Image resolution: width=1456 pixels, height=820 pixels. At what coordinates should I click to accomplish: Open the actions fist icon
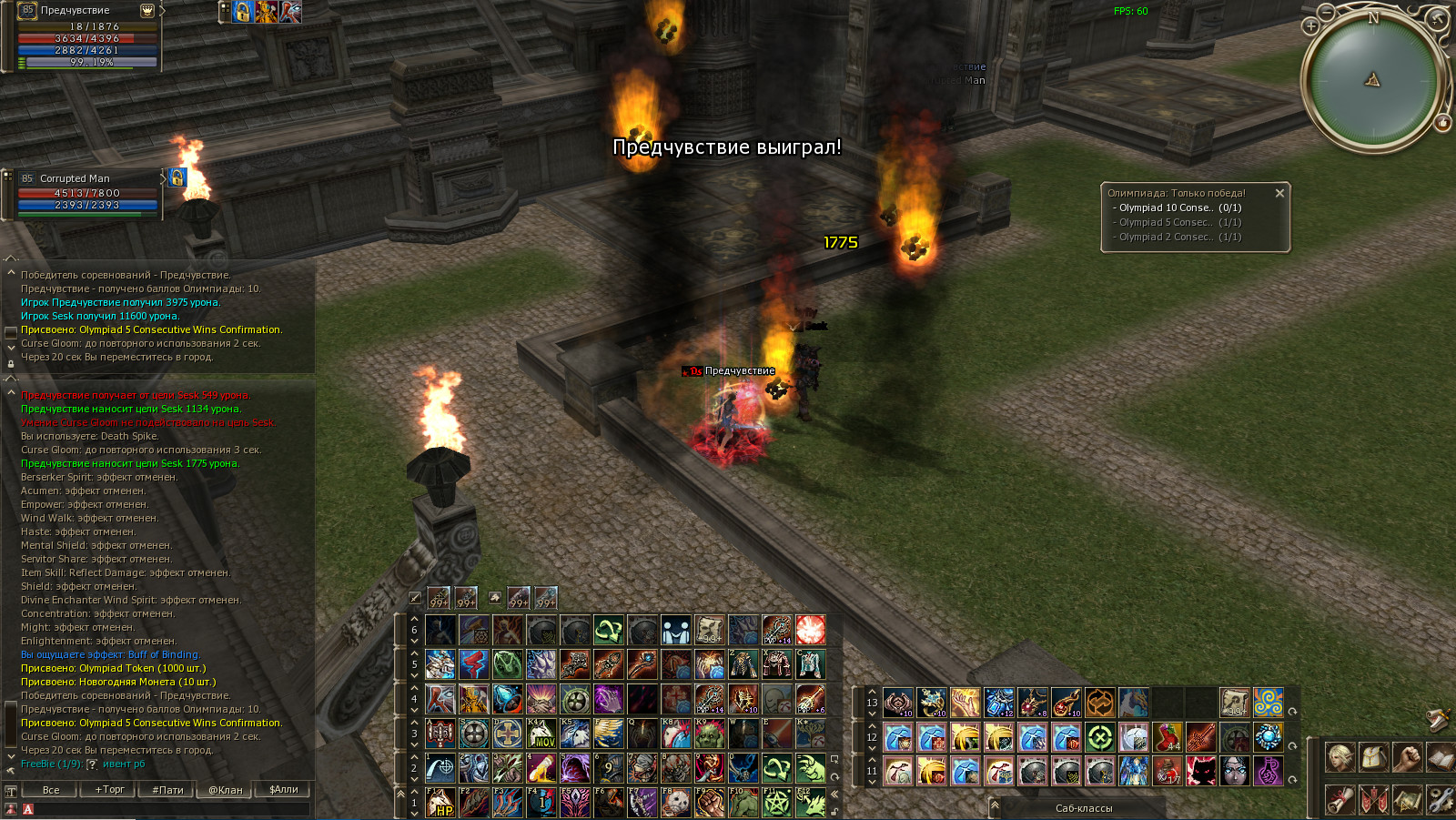(x=1407, y=756)
